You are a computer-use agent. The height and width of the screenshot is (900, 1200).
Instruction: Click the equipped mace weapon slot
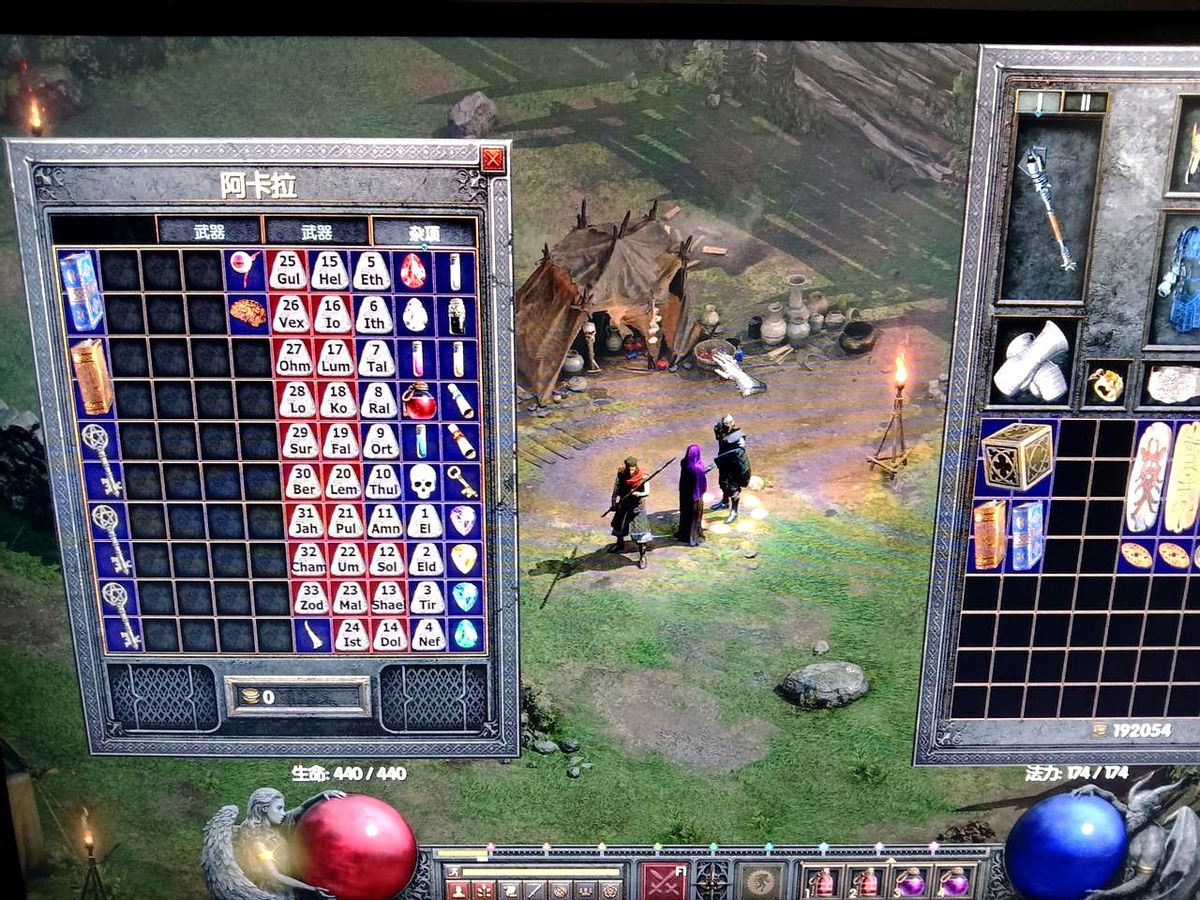[1047, 208]
